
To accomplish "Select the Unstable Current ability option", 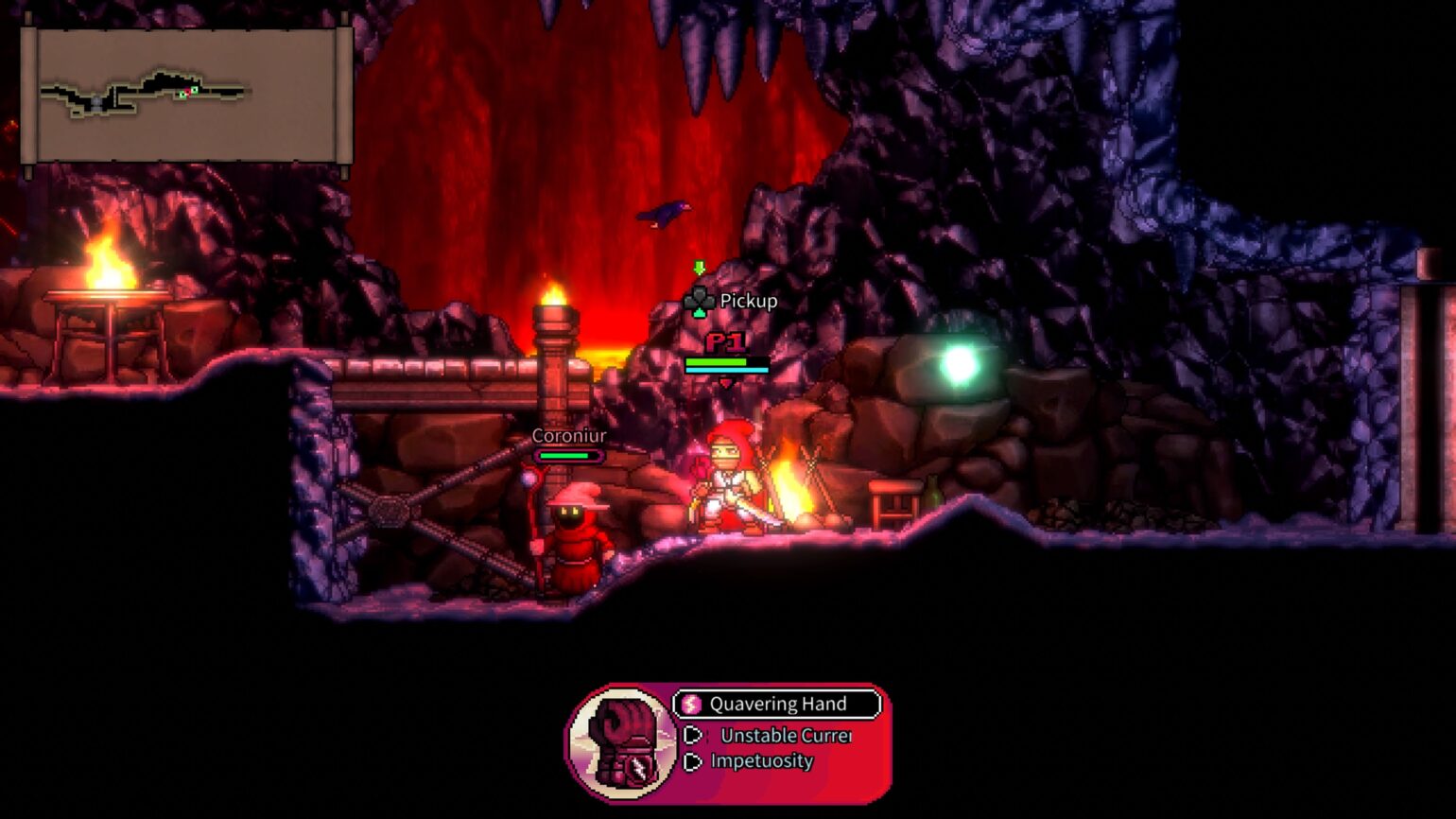I will pos(786,736).
